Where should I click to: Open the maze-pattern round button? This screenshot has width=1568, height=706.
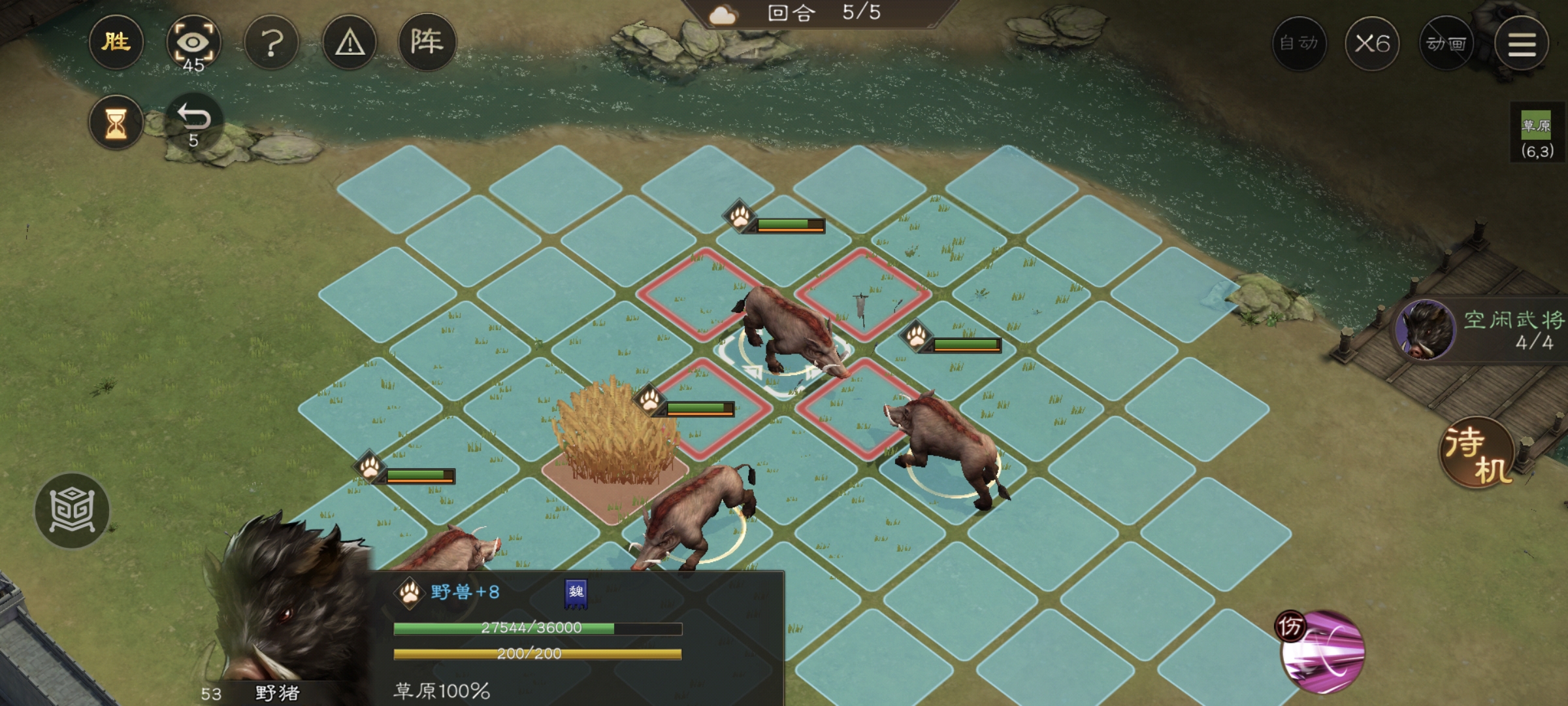[x=72, y=511]
